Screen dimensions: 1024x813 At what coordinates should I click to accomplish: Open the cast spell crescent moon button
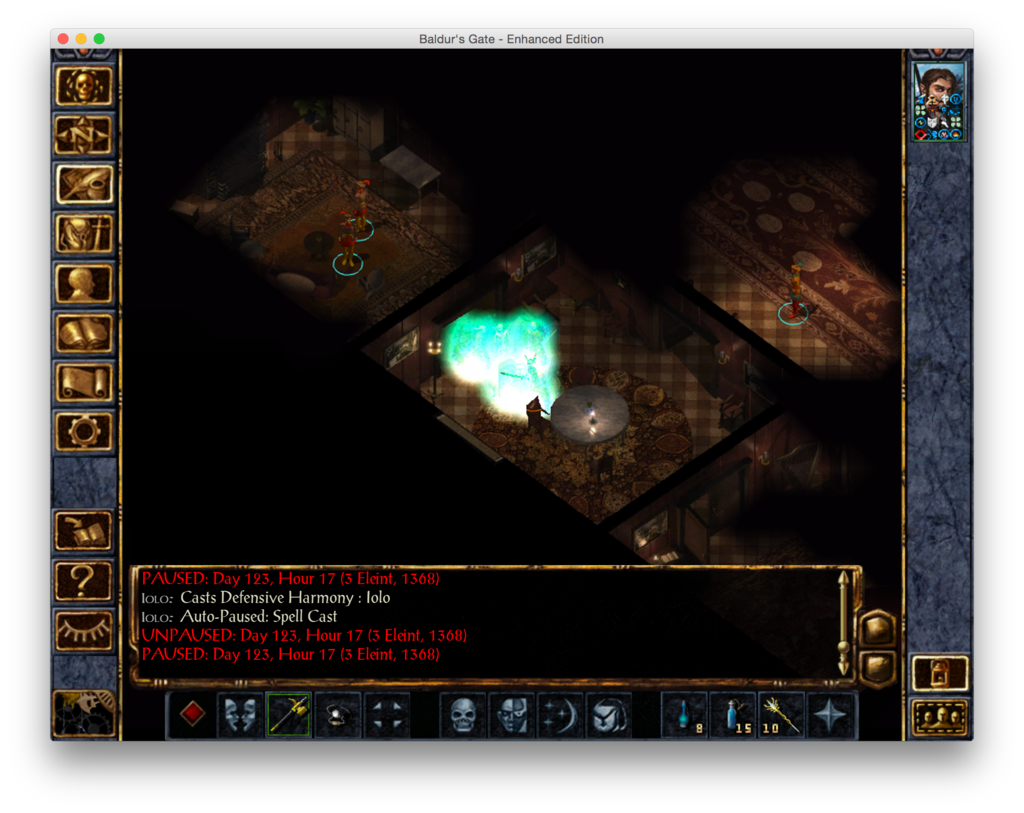(x=560, y=714)
